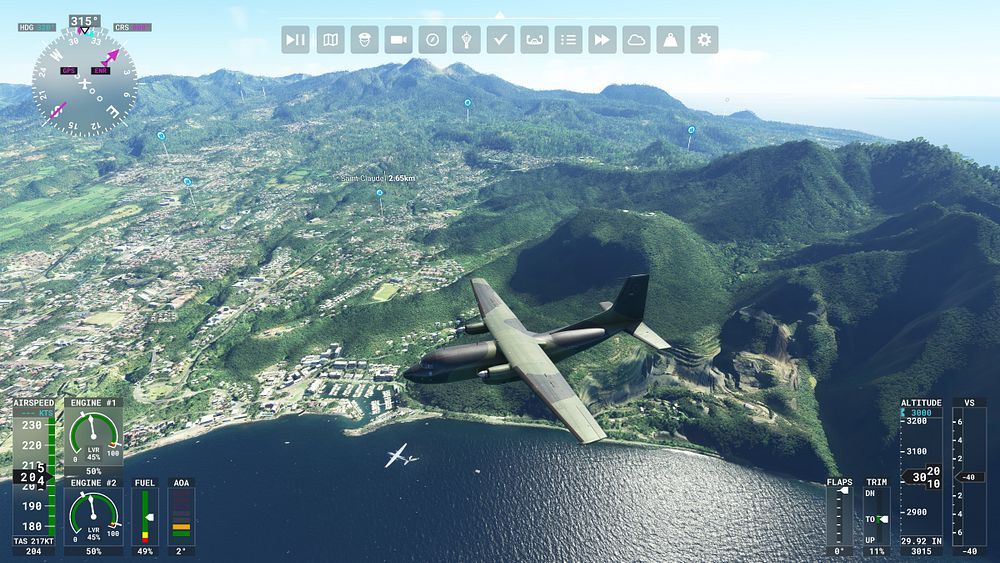Open toolbar settings with the gear icon
Image resolution: width=1000 pixels, height=563 pixels.
(x=704, y=40)
